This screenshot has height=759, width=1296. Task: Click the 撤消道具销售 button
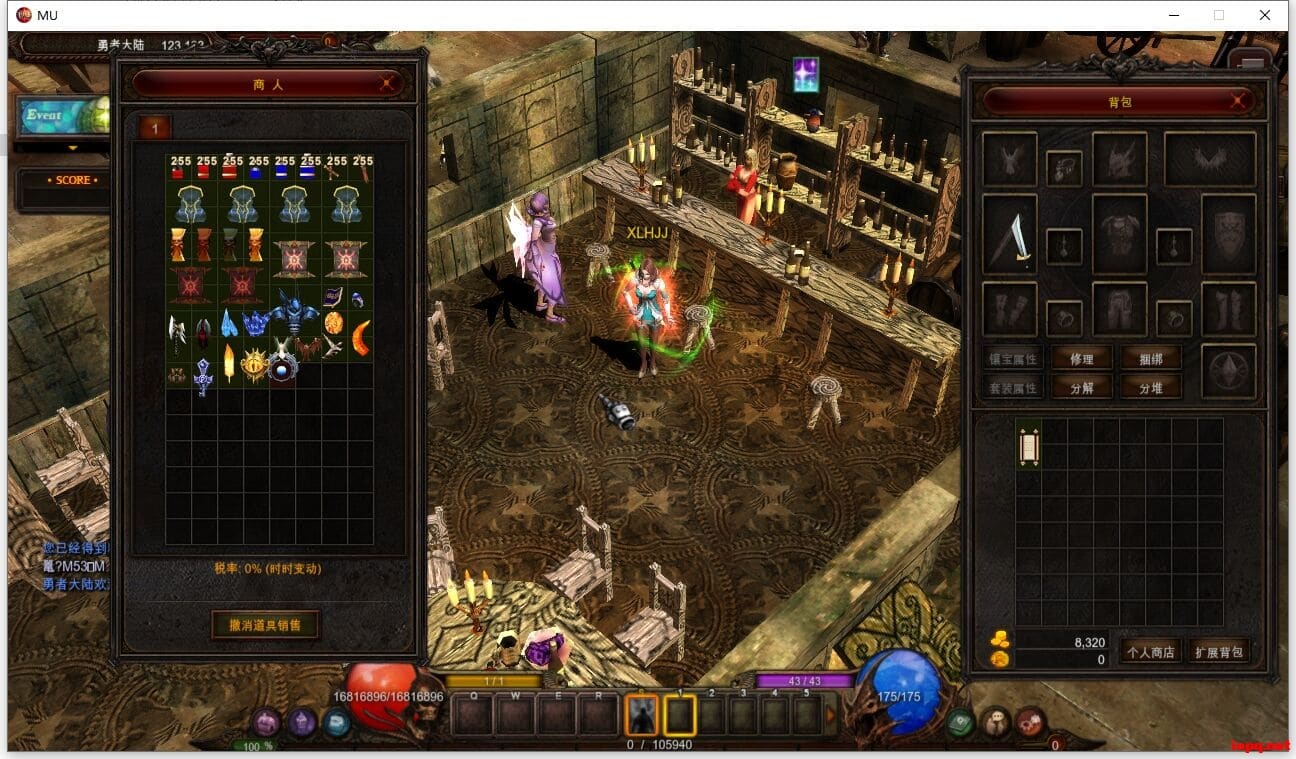point(266,625)
